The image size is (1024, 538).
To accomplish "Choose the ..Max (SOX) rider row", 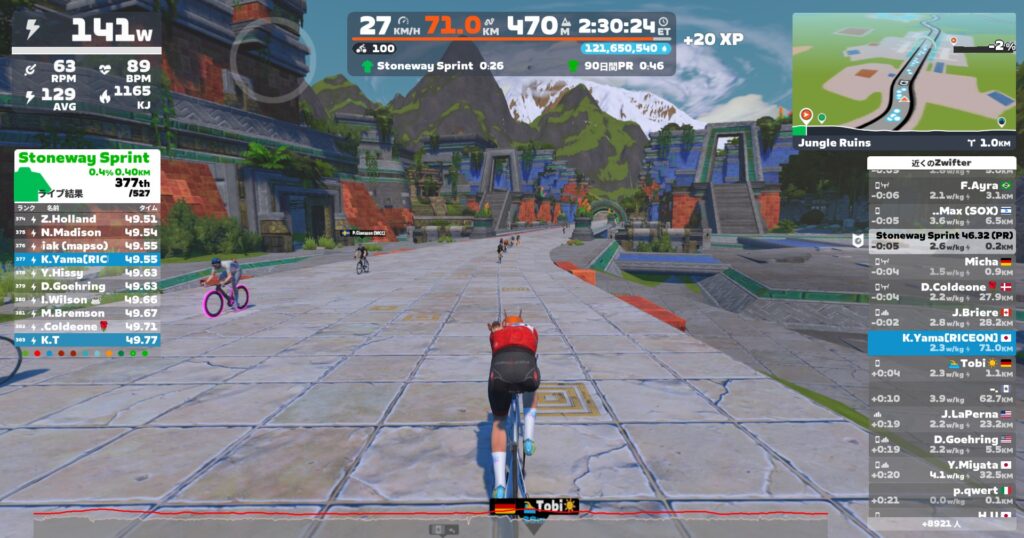I will click(x=942, y=216).
